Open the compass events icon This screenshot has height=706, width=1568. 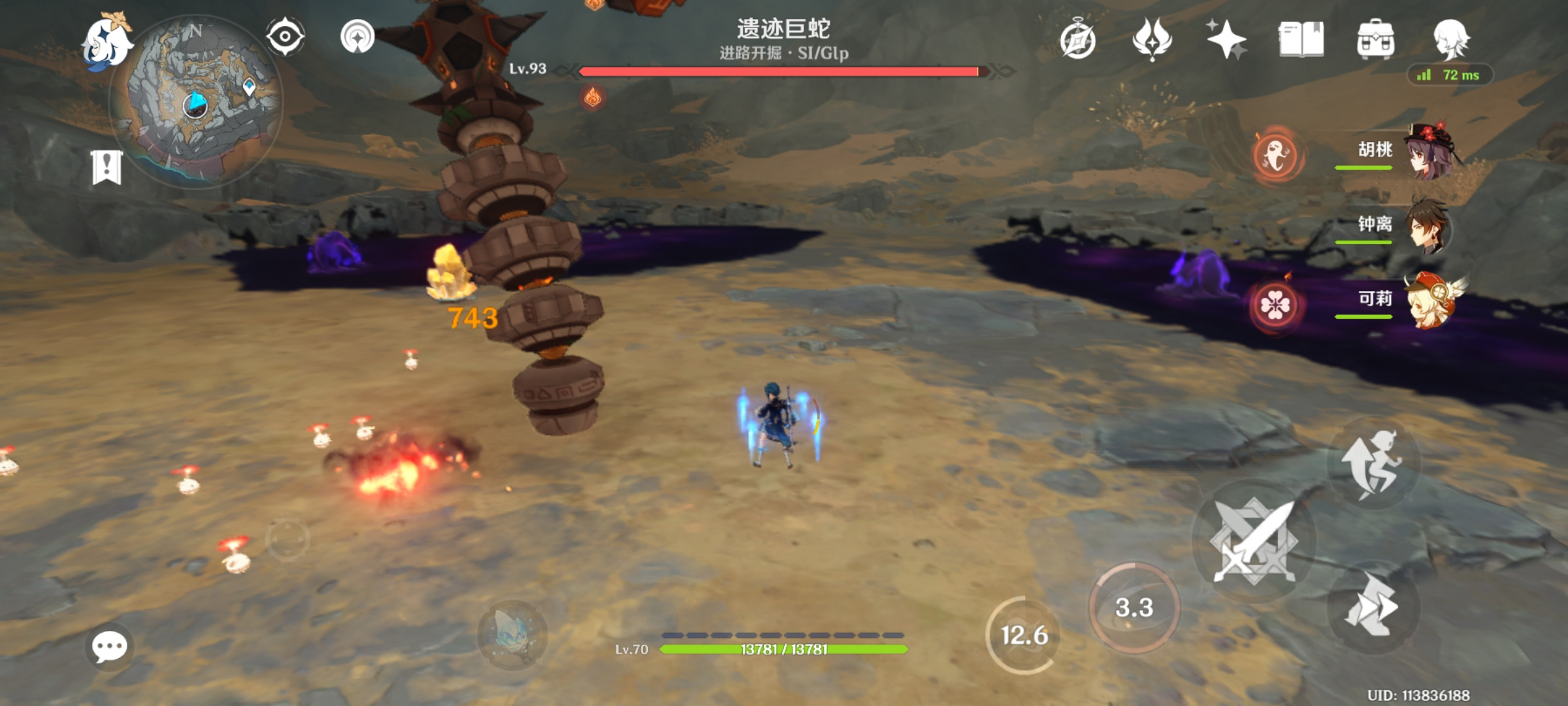coord(1077,41)
